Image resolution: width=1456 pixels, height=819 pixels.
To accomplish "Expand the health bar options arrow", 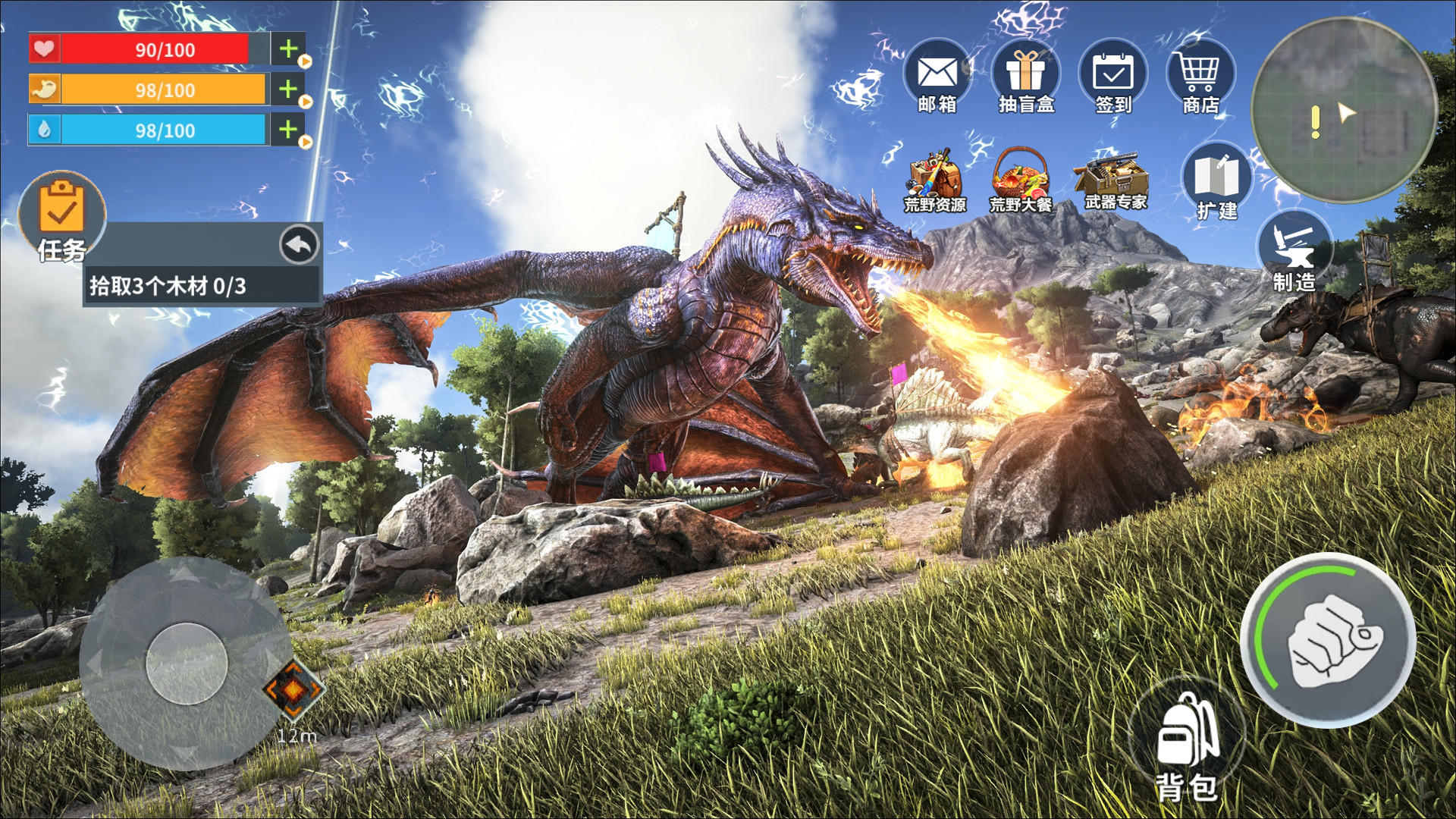I will (x=304, y=61).
